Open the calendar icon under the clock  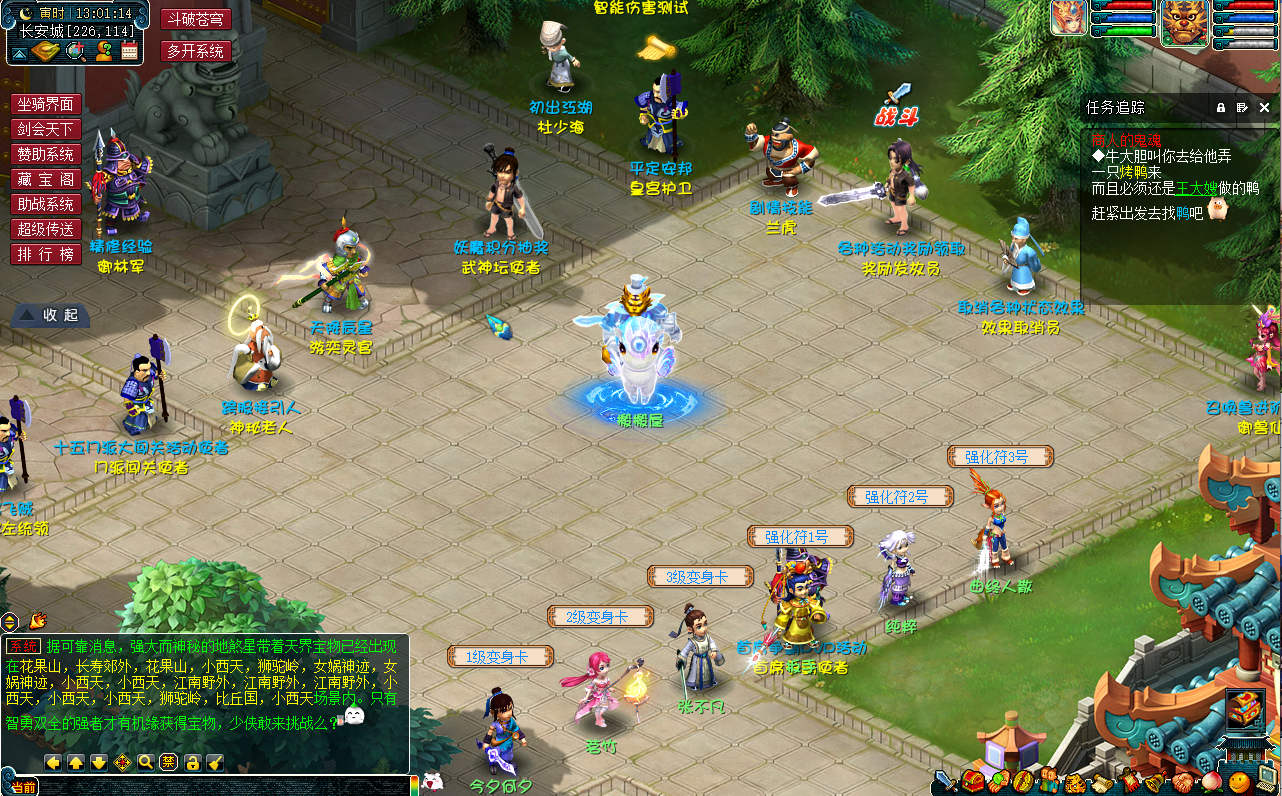[129, 51]
